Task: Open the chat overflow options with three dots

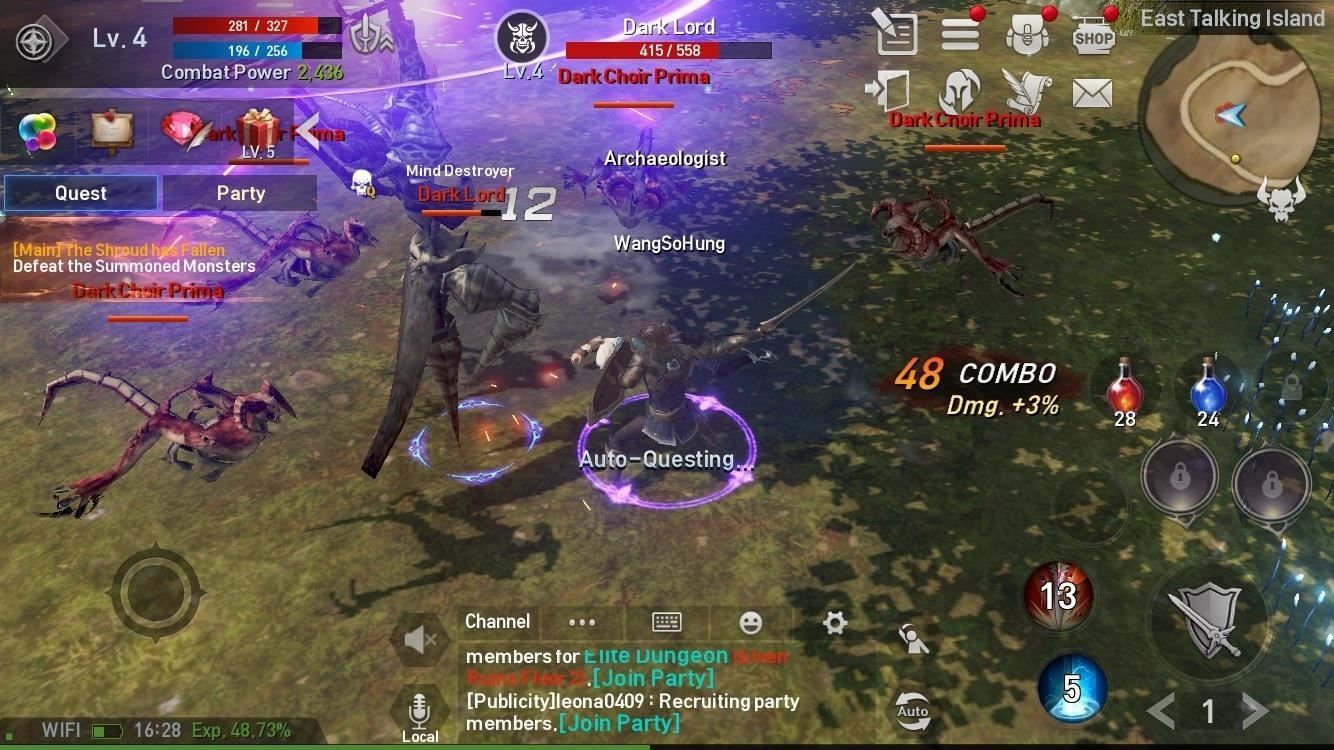Action: (582, 622)
